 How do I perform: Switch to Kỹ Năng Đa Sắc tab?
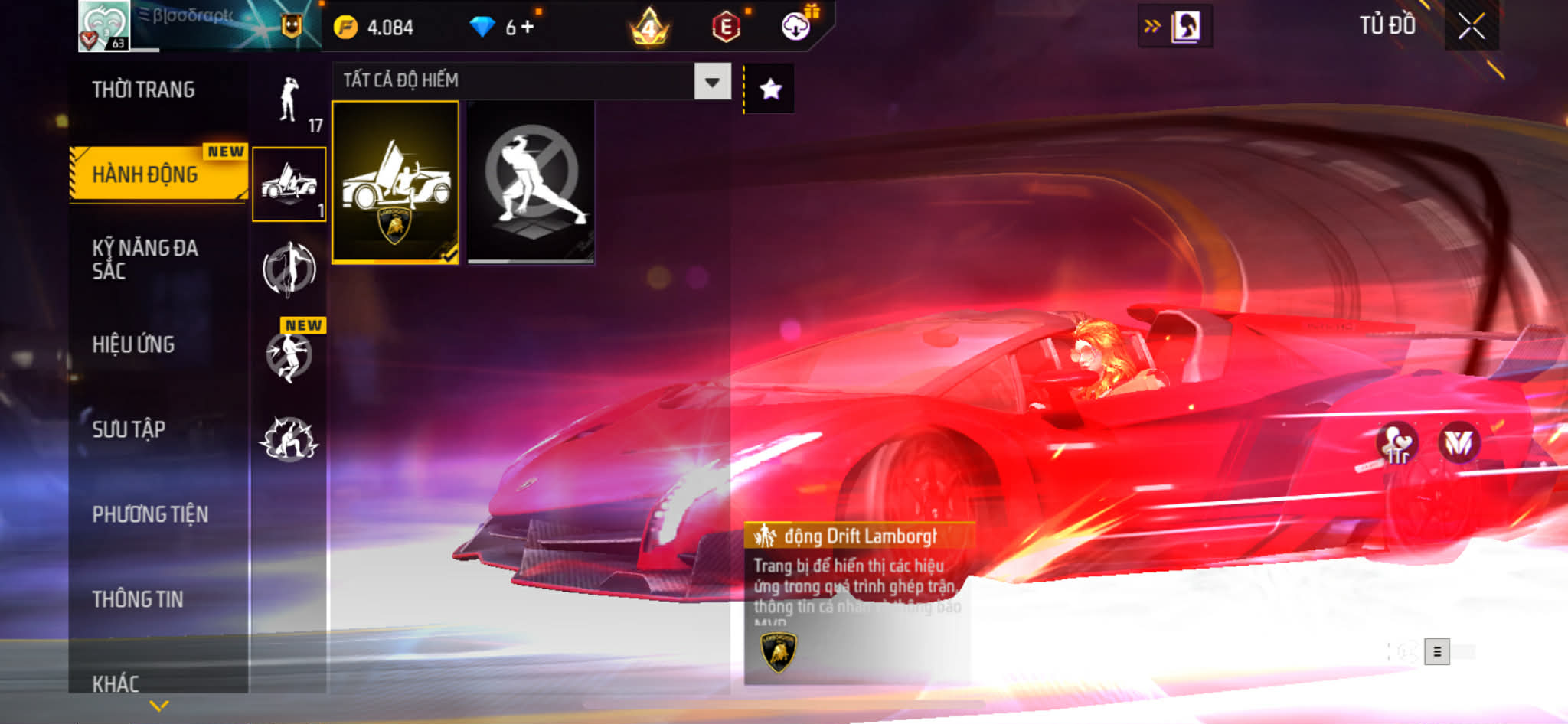coord(145,259)
